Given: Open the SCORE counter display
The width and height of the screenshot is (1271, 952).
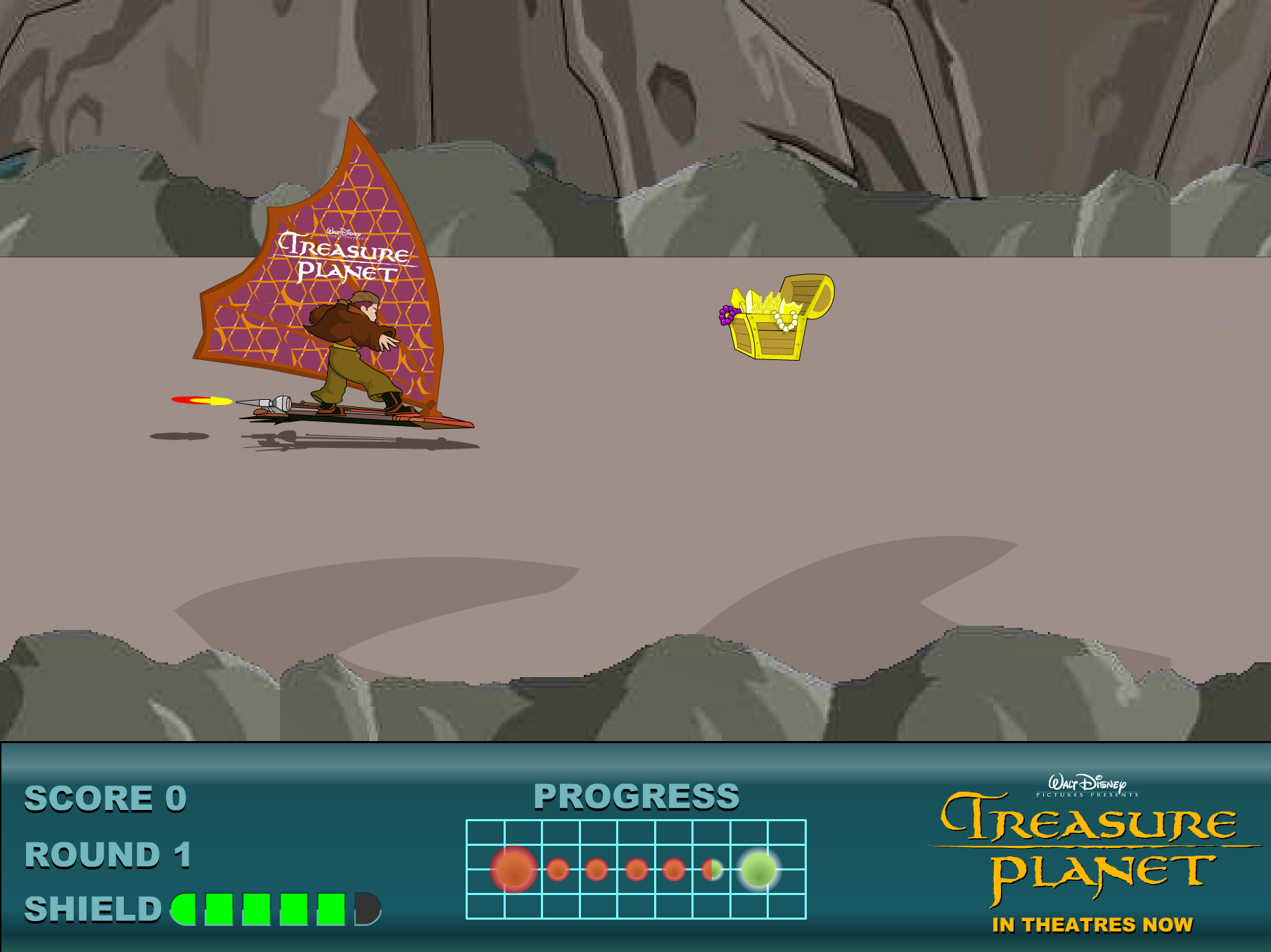Looking at the screenshot, I should pyautogui.click(x=104, y=799).
